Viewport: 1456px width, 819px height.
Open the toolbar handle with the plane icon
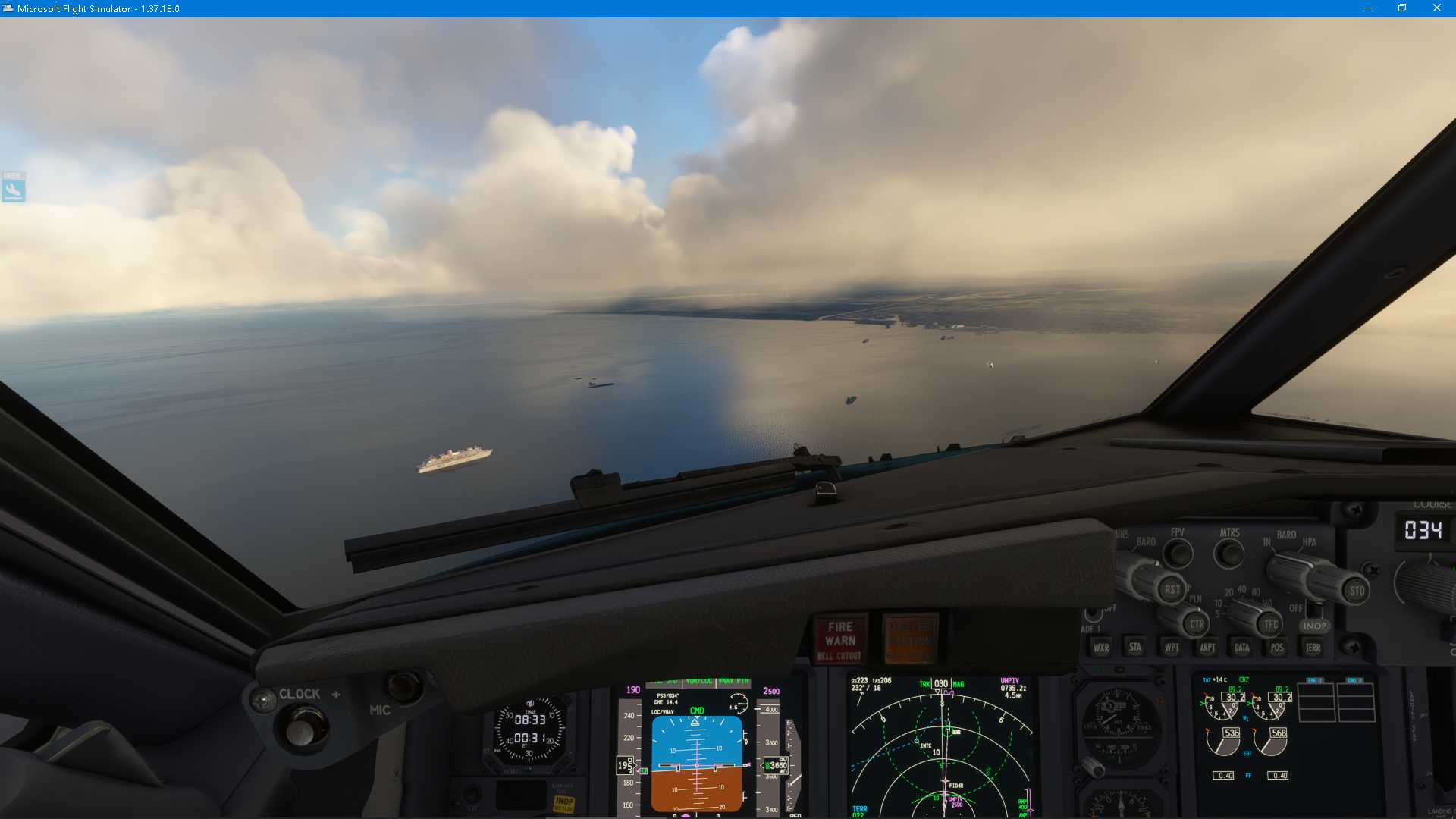pyautogui.click(x=13, y=188)
